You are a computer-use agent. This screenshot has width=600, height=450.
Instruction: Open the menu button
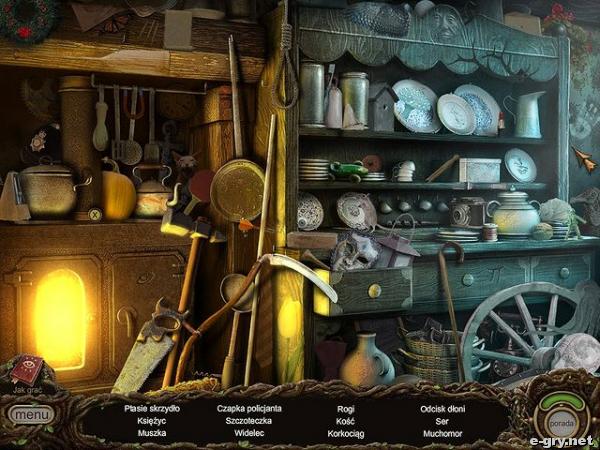point(31,414)
